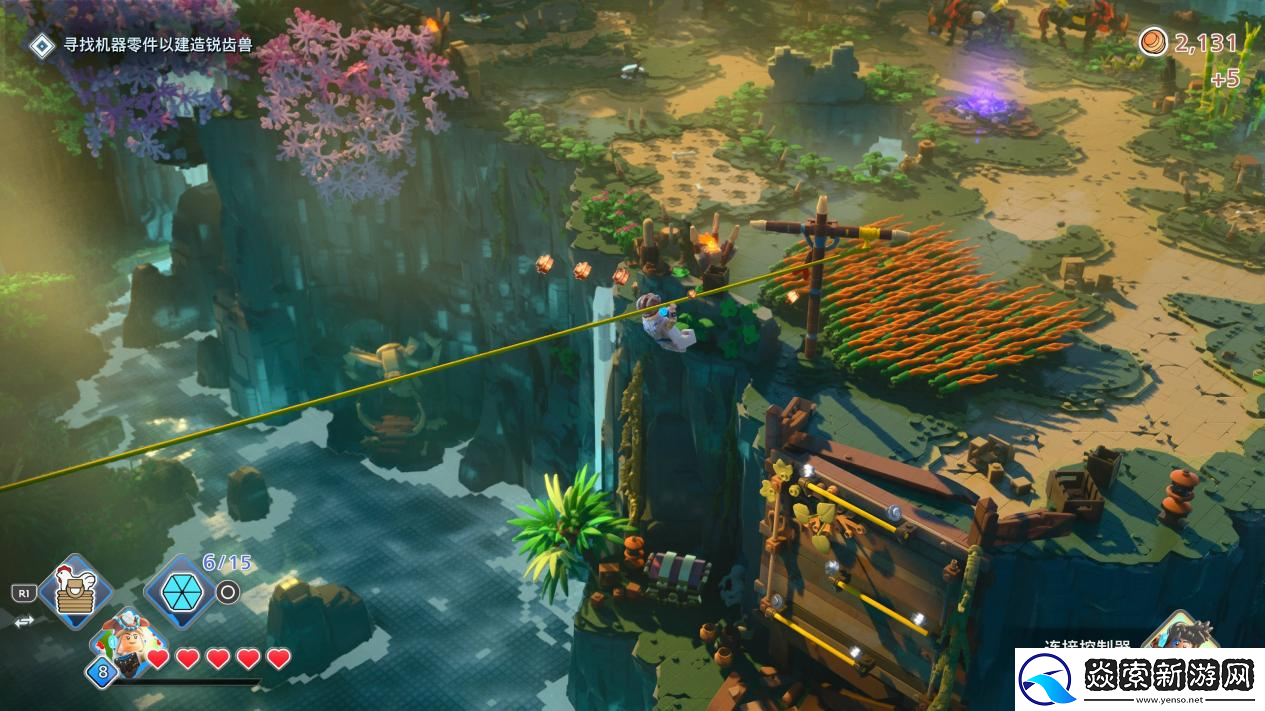
Task: Click the player character portrait
Action: pyautogui.click(x=130, y=642)
